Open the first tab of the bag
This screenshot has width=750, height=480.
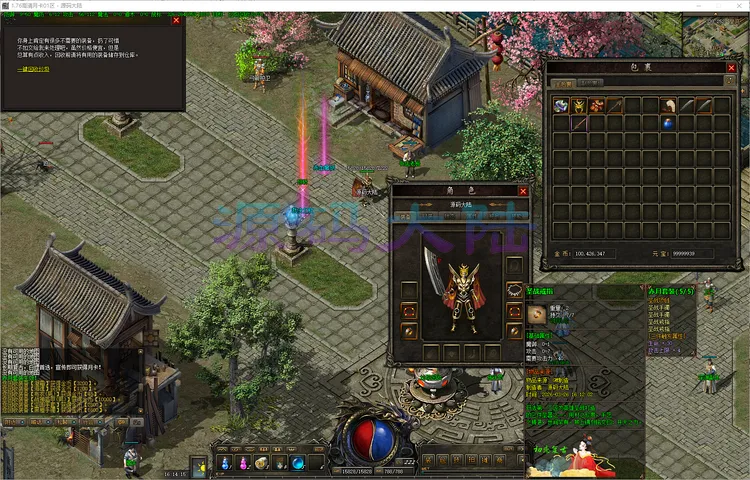[565, 83]
